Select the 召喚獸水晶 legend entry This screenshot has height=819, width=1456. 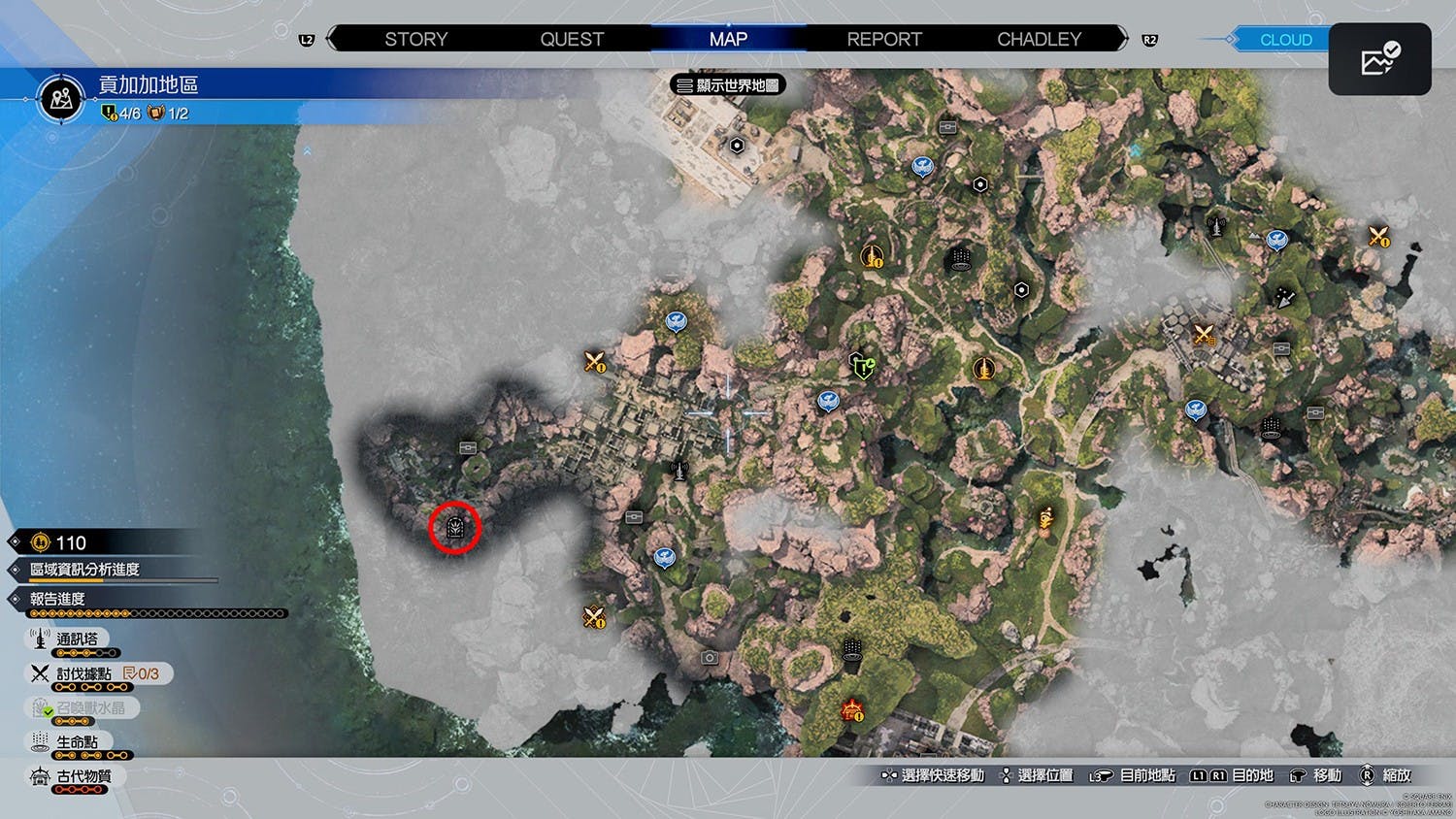89,708
